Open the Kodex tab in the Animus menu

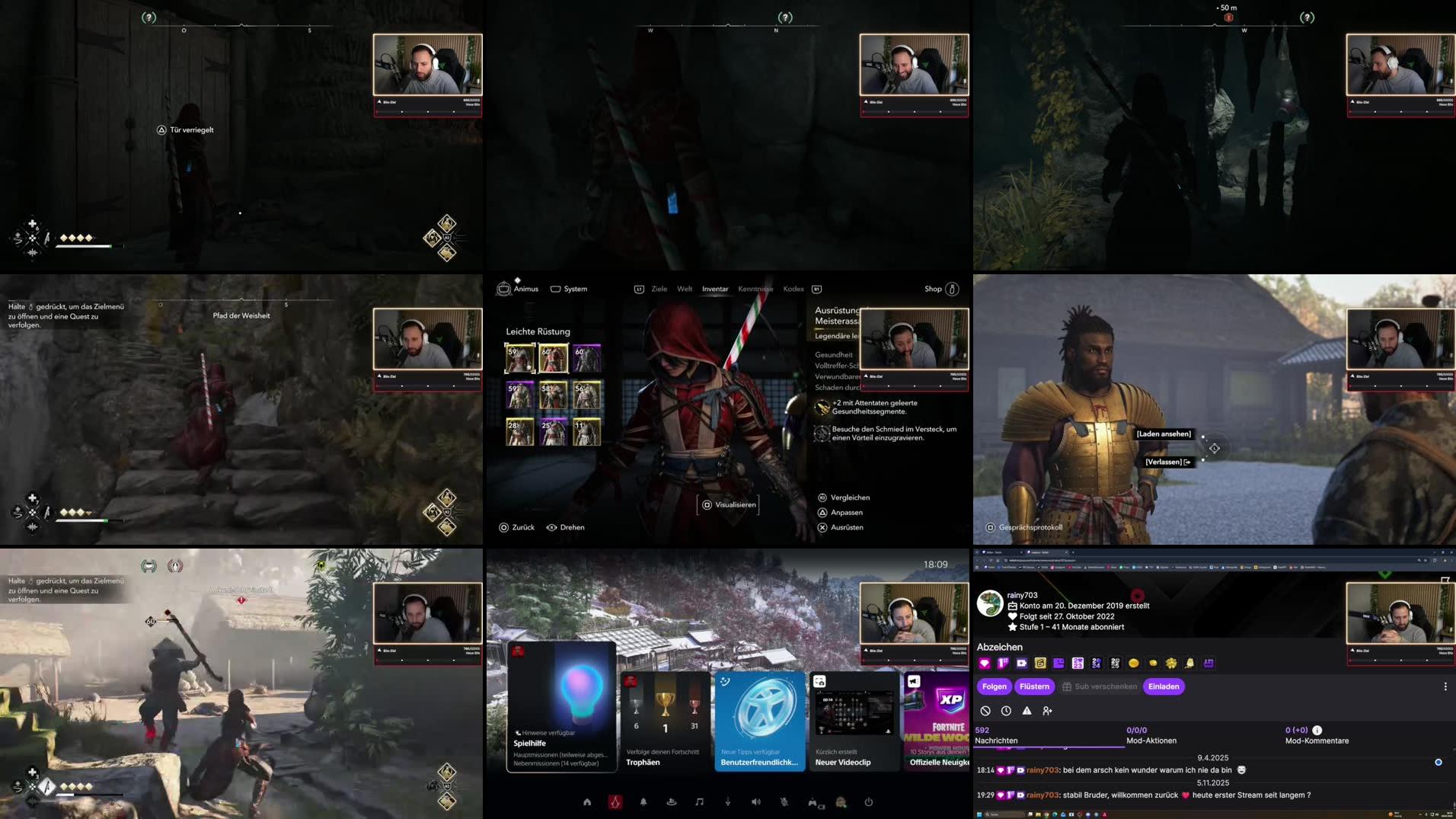(x=793, y=289)
